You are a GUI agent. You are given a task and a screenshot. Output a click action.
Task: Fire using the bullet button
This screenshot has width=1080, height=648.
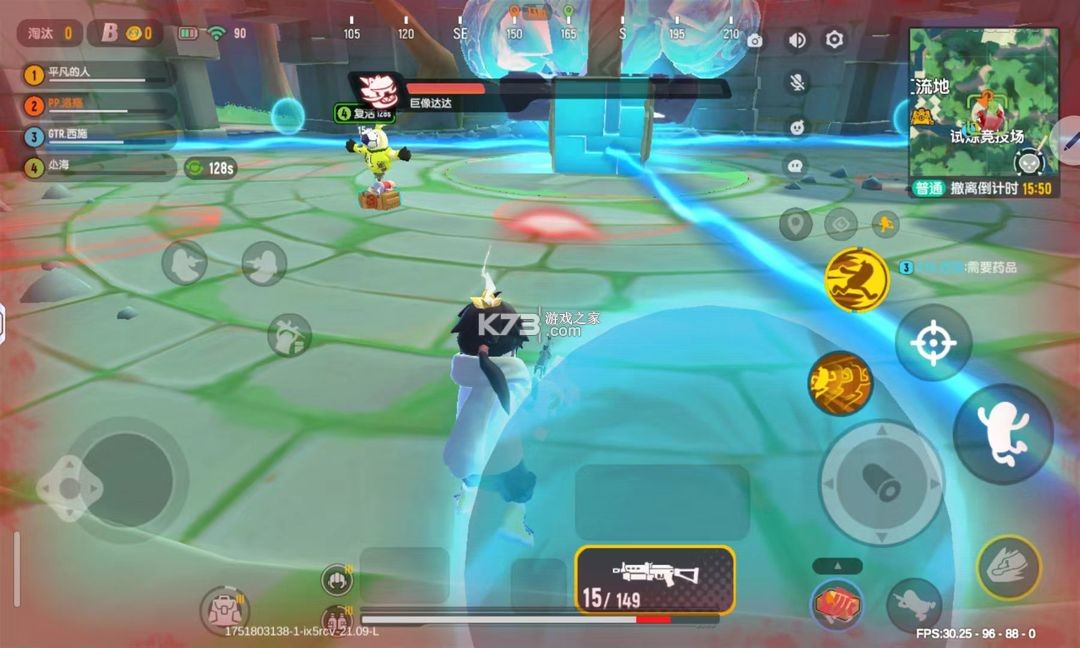881,483
